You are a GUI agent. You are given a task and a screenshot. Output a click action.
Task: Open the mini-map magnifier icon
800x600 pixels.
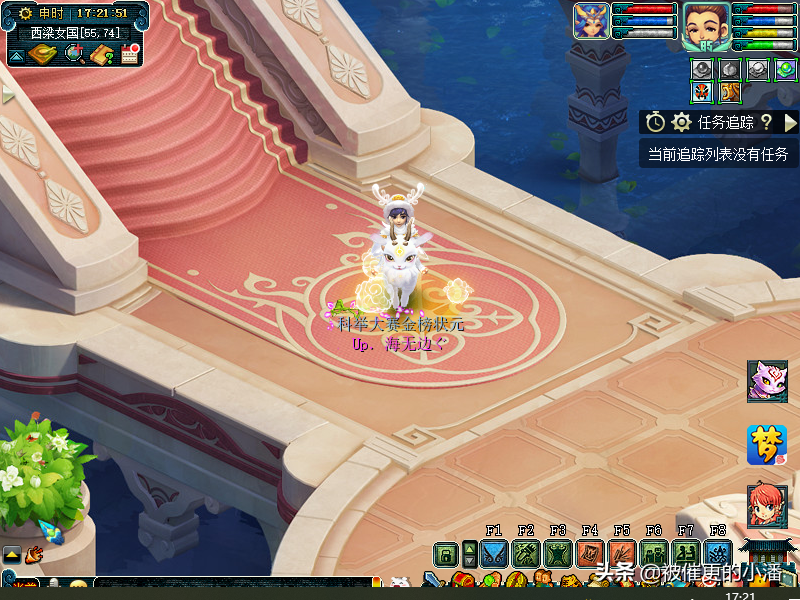coord(73,54)
